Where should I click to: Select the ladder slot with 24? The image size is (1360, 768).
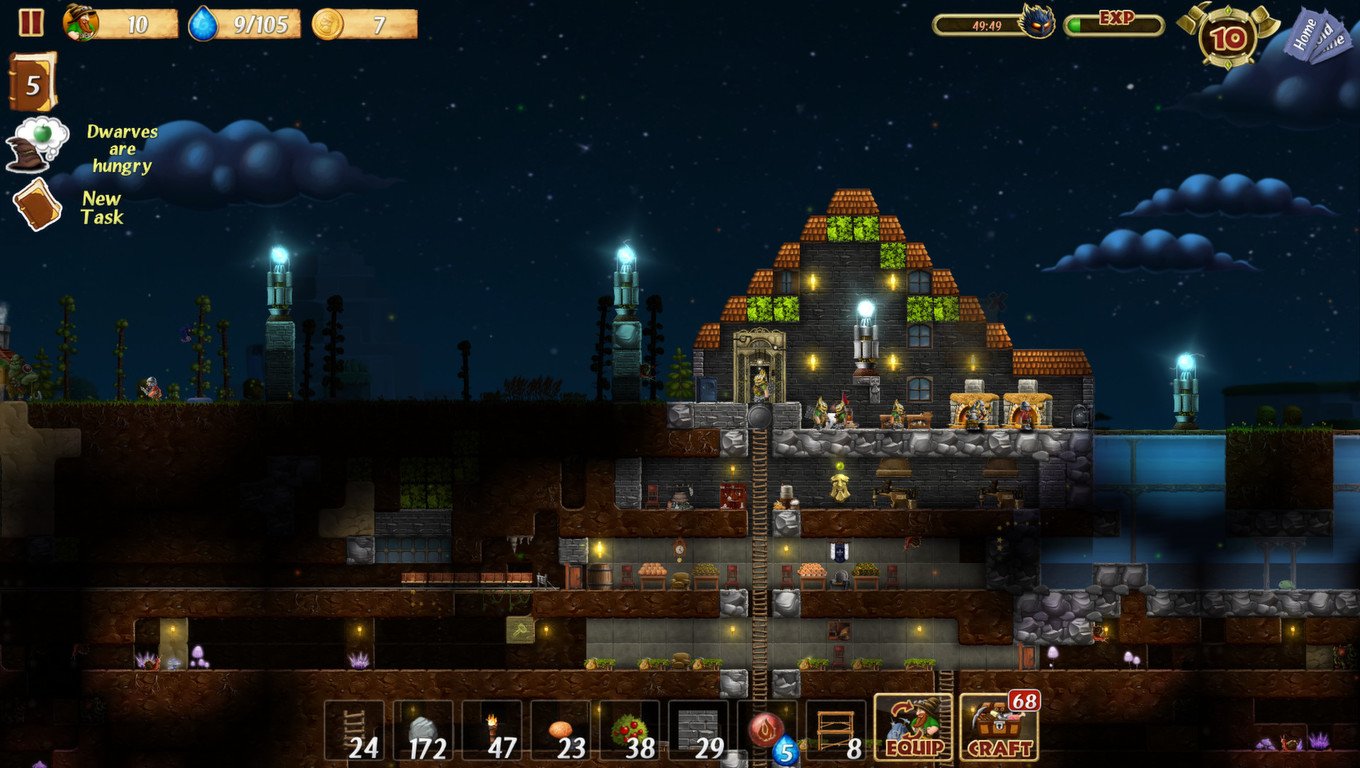tap(354, 730)
